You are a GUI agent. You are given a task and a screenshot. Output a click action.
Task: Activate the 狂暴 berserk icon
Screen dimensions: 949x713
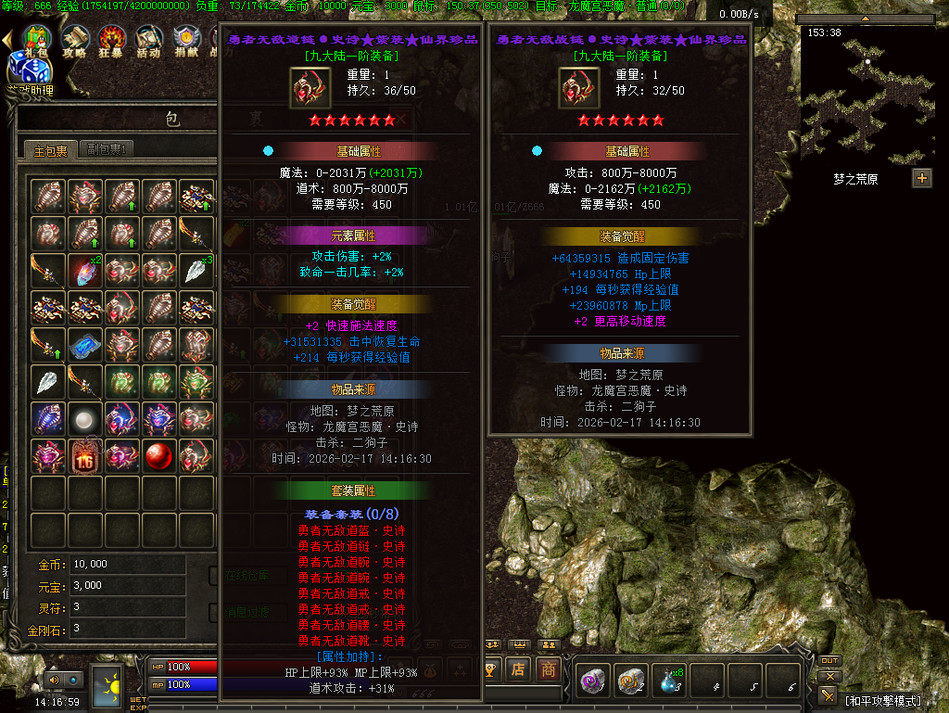tap(111, 41)
